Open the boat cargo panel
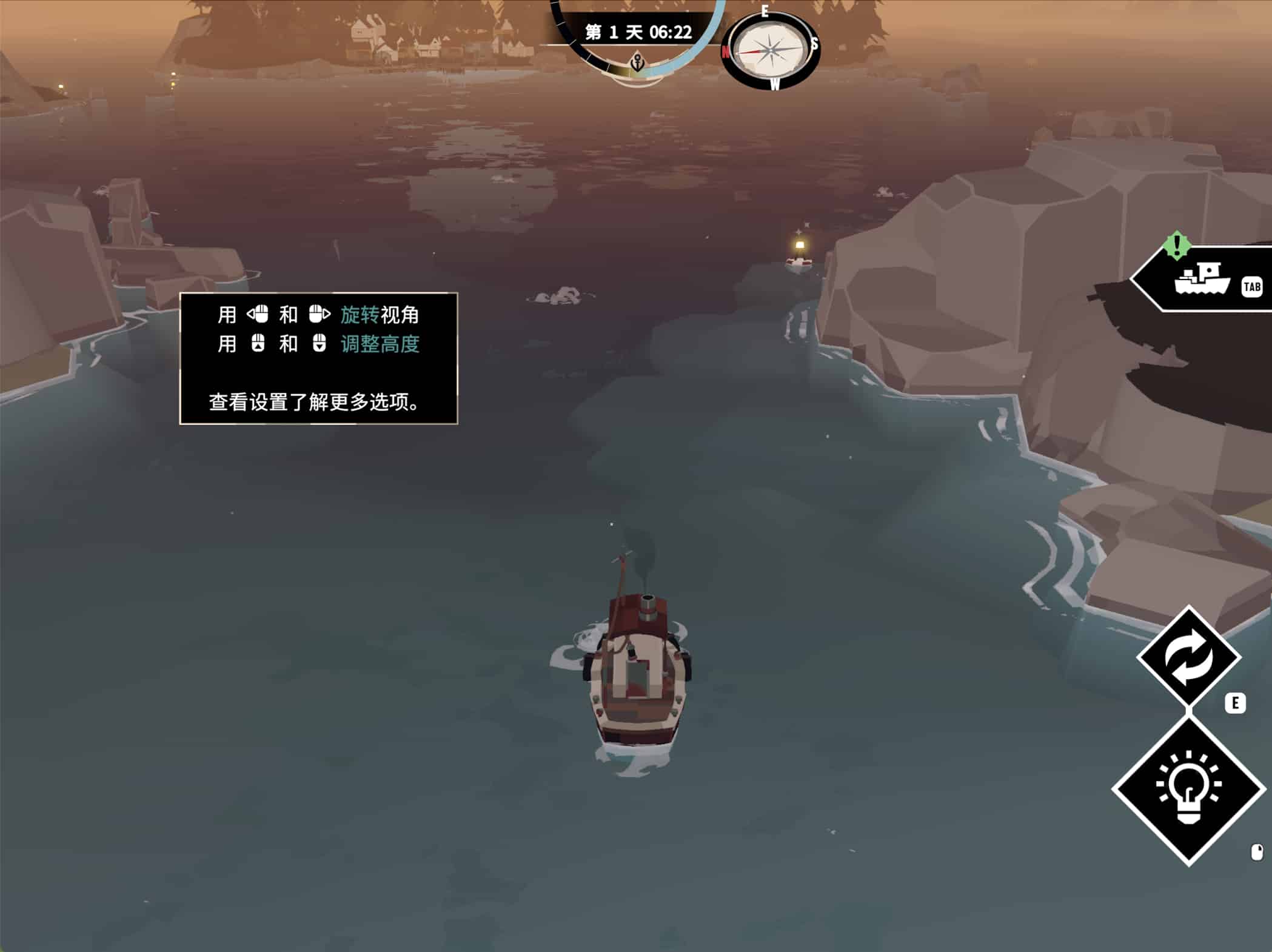 pos(1203,280)
